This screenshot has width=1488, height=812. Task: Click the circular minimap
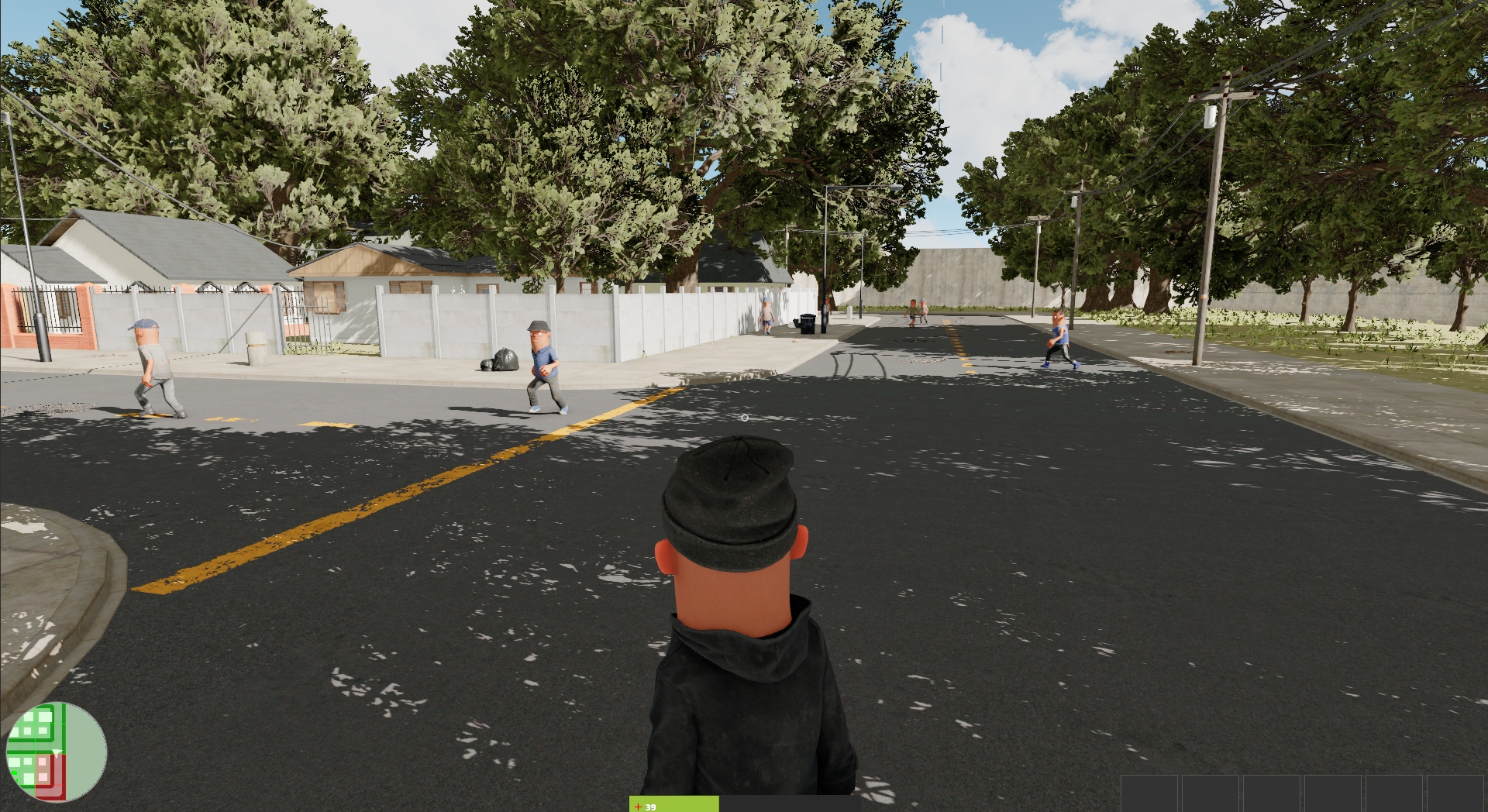[56, 752]
